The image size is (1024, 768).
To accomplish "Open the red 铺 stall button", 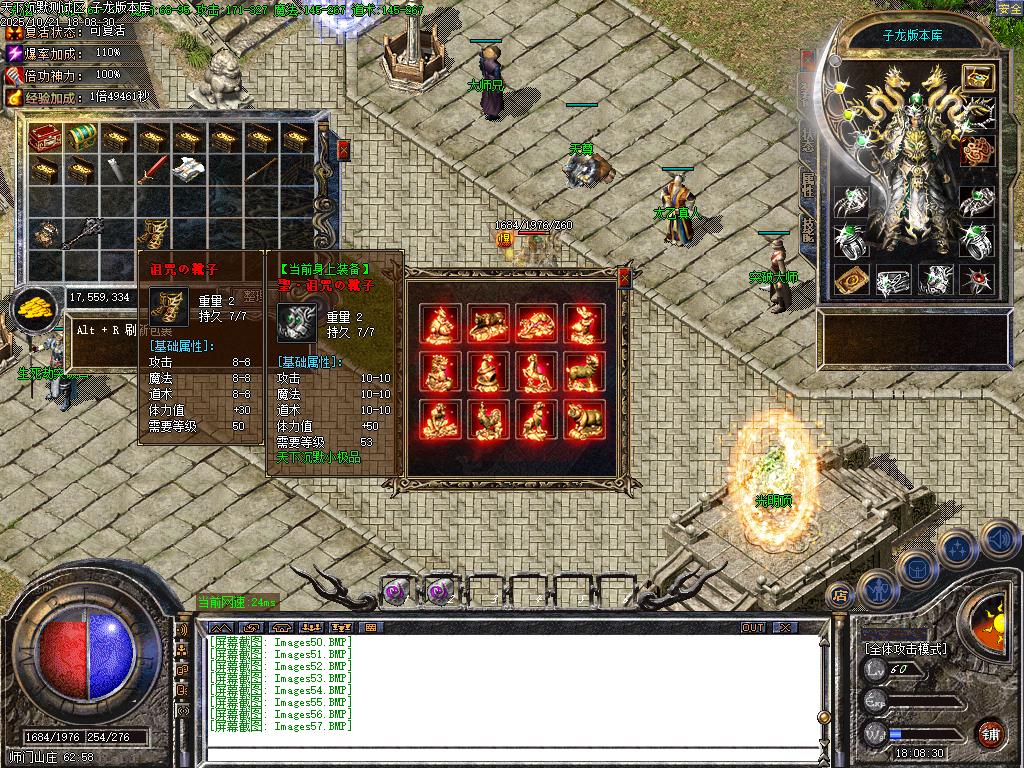I will 990,733.
